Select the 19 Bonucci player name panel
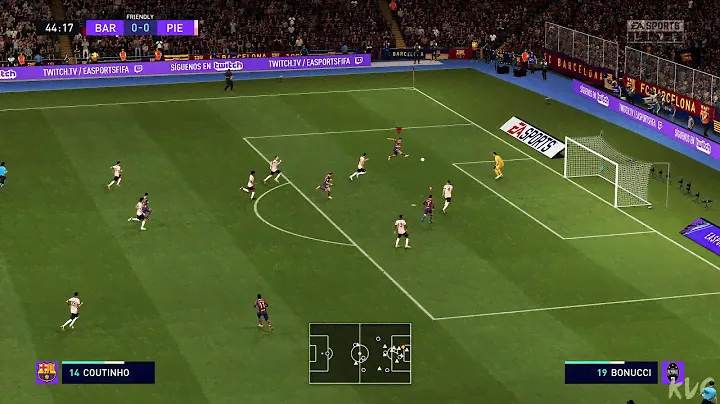This screenshot has height=404, width=720. pyautogui.click(x=610, y=373)
